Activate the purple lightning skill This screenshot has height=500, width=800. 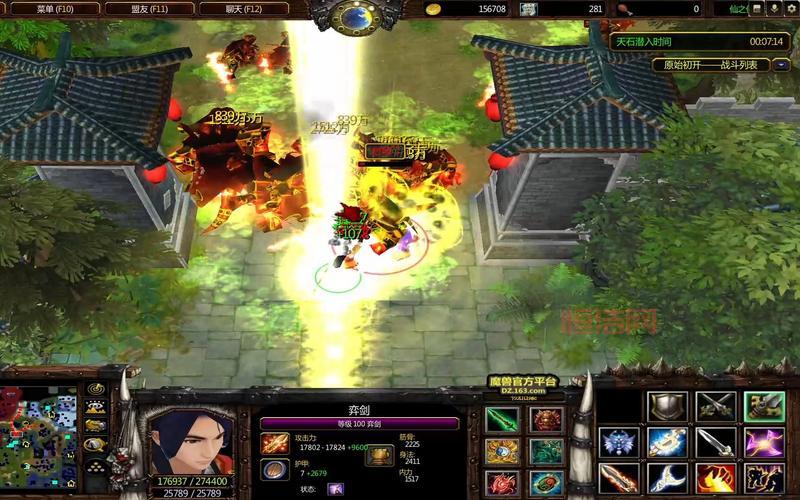point(765,442)
